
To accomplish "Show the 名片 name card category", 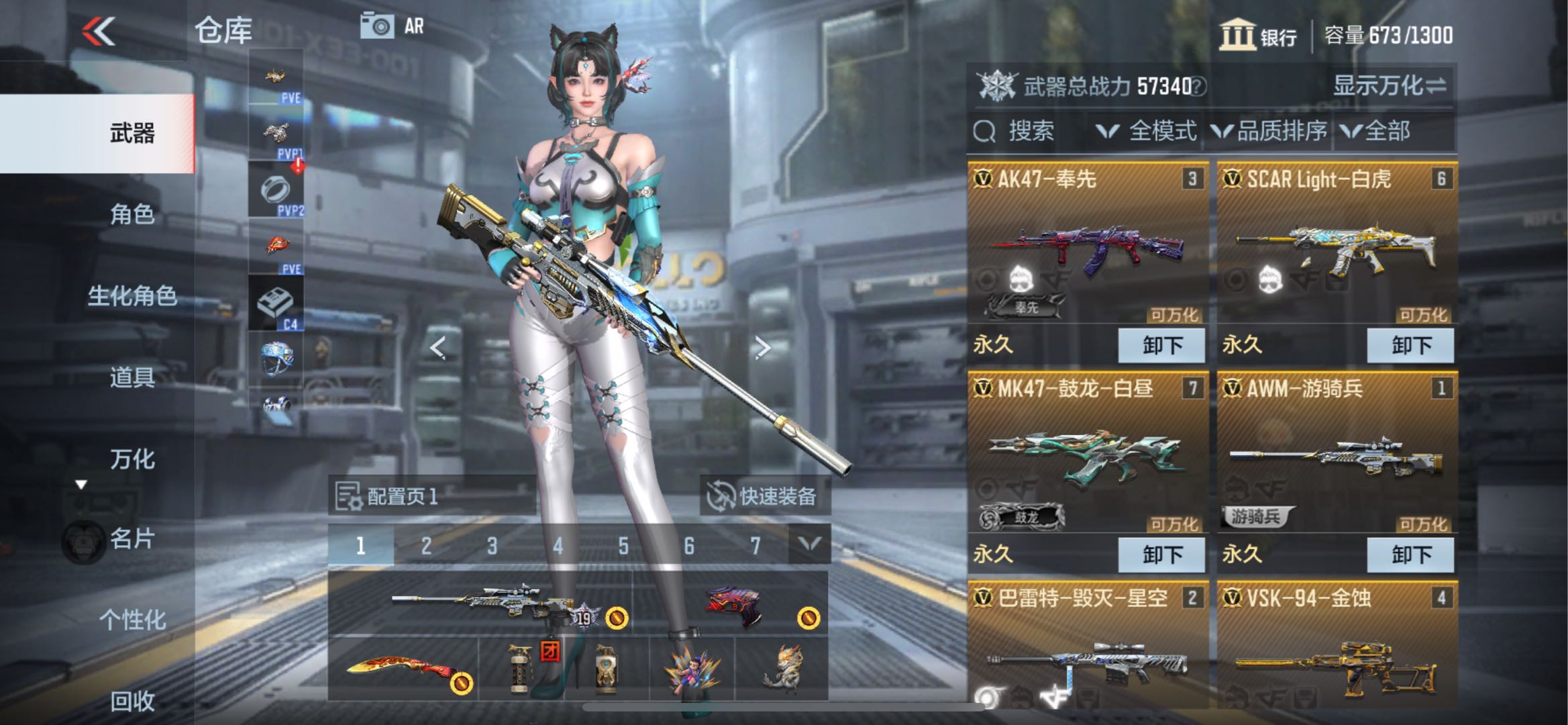I will click(132, 539).
